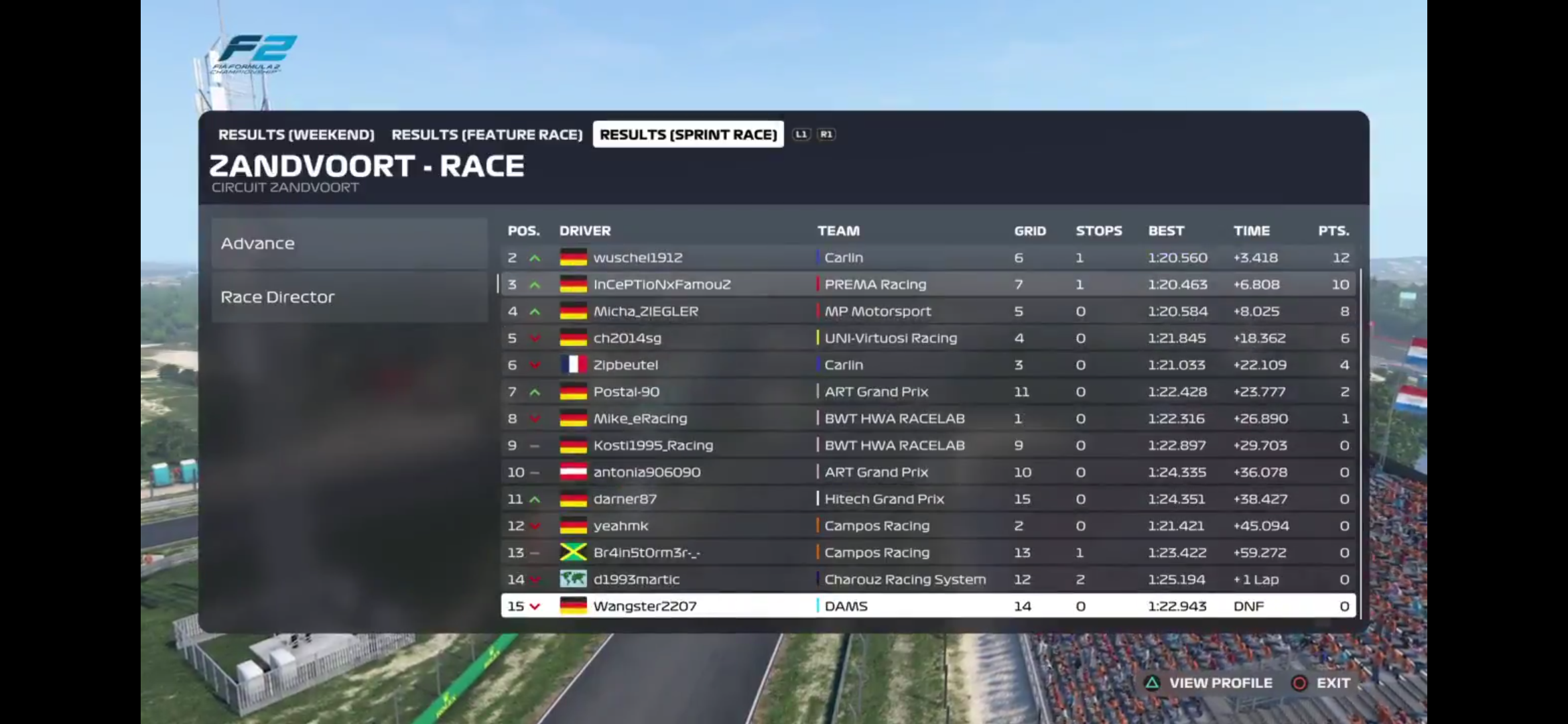Select the highlighted Wangster2207 DAMS row
This screenshot has height=724, width=1568.
pos(928,607)
